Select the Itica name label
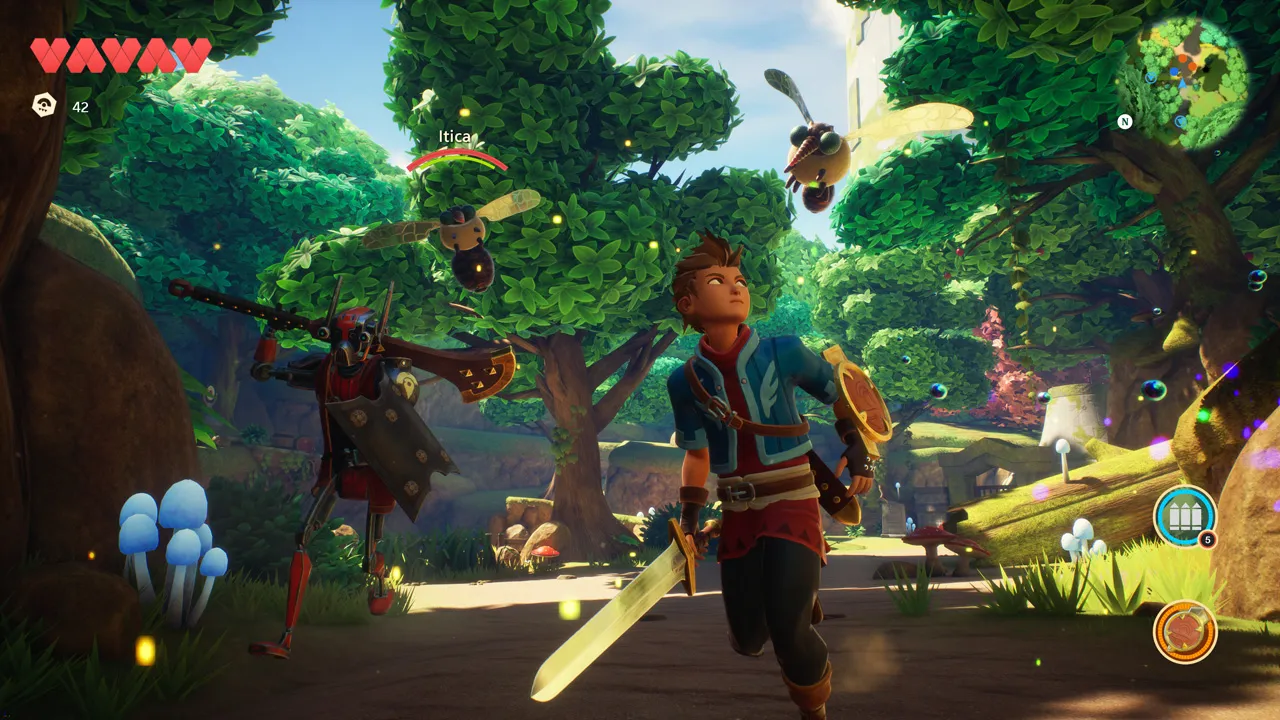This screenshot has height=720, width=1280. point(455,137)
